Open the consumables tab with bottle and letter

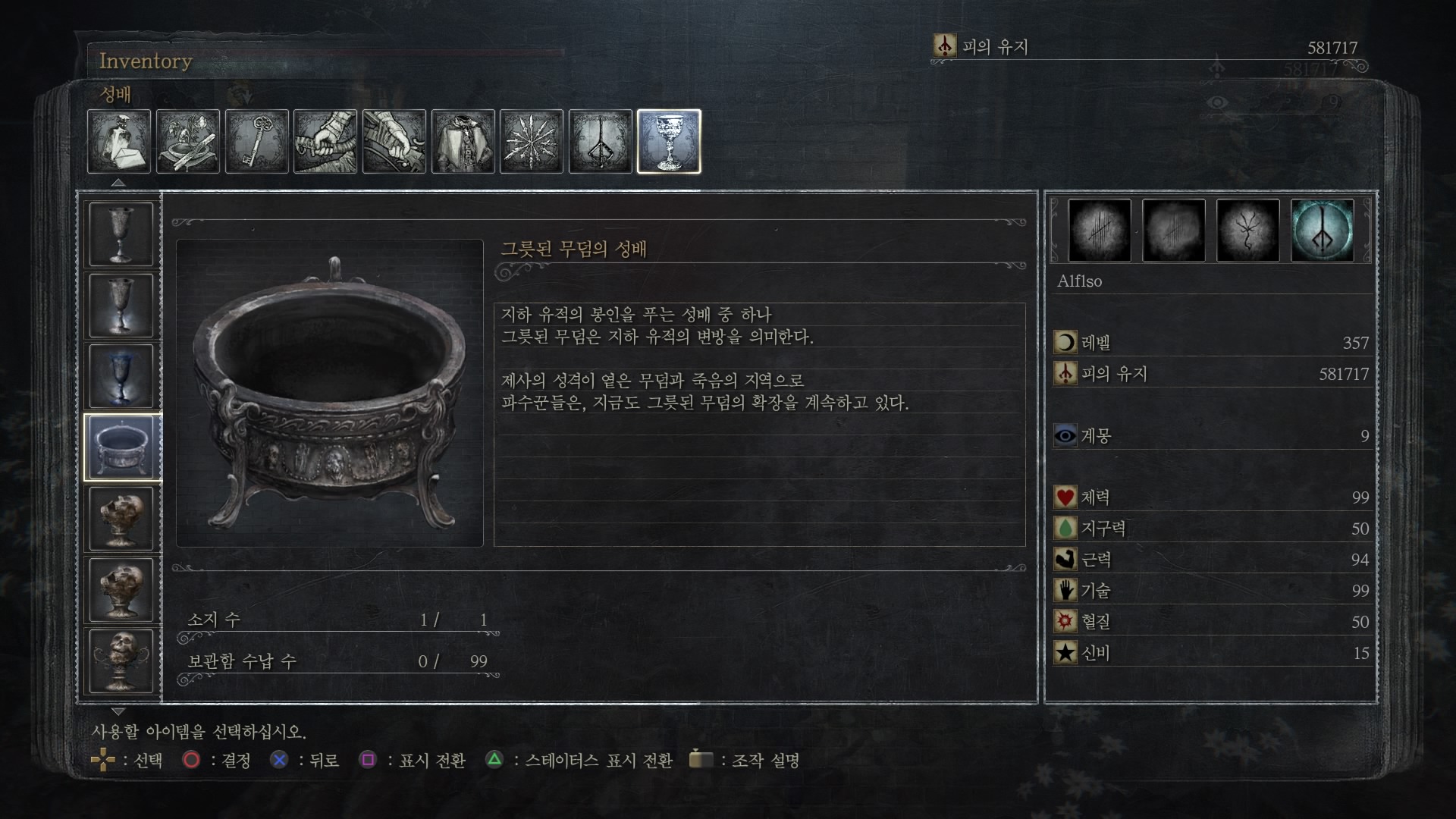coord(119,142)
